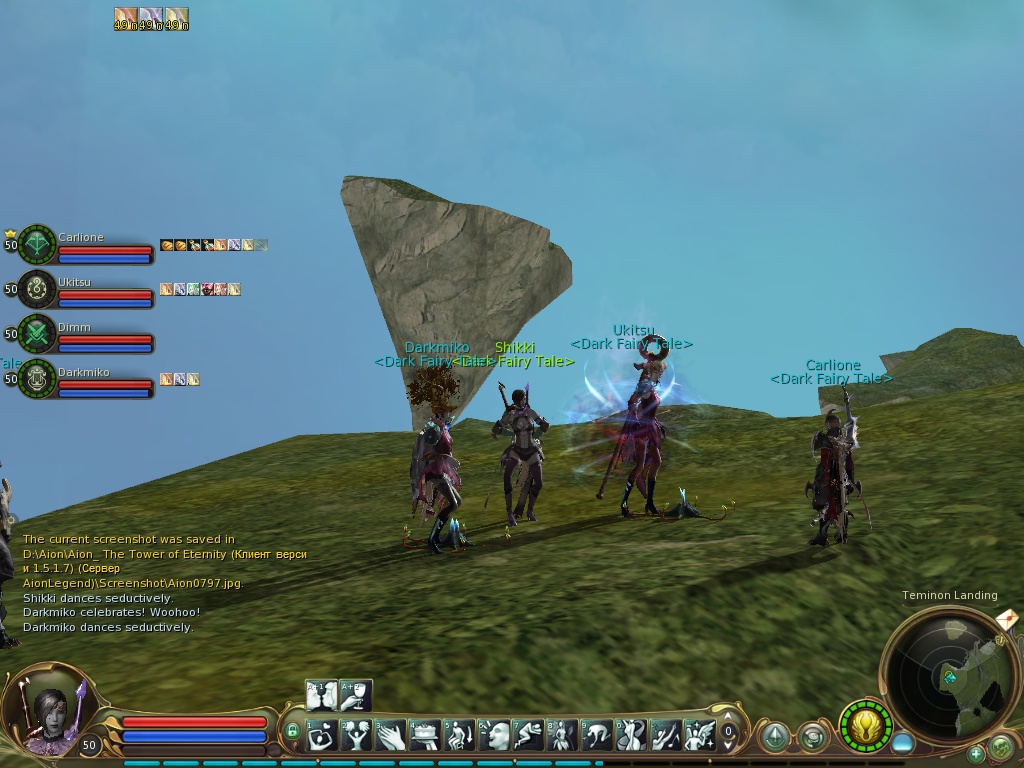Toggle the green hotbar lock

point(293,732)
